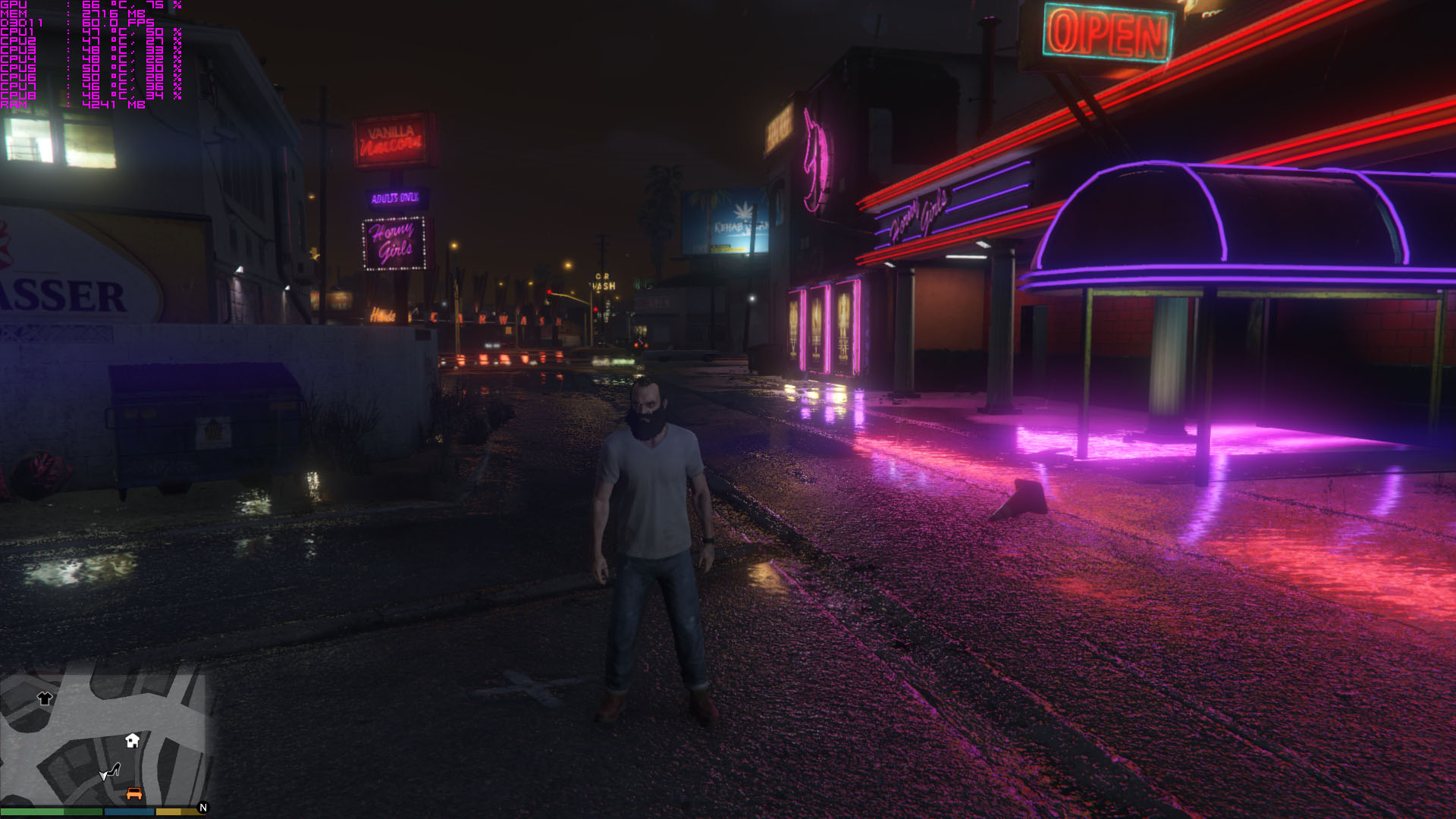Click the north compass N indicator

click(202, 808)
